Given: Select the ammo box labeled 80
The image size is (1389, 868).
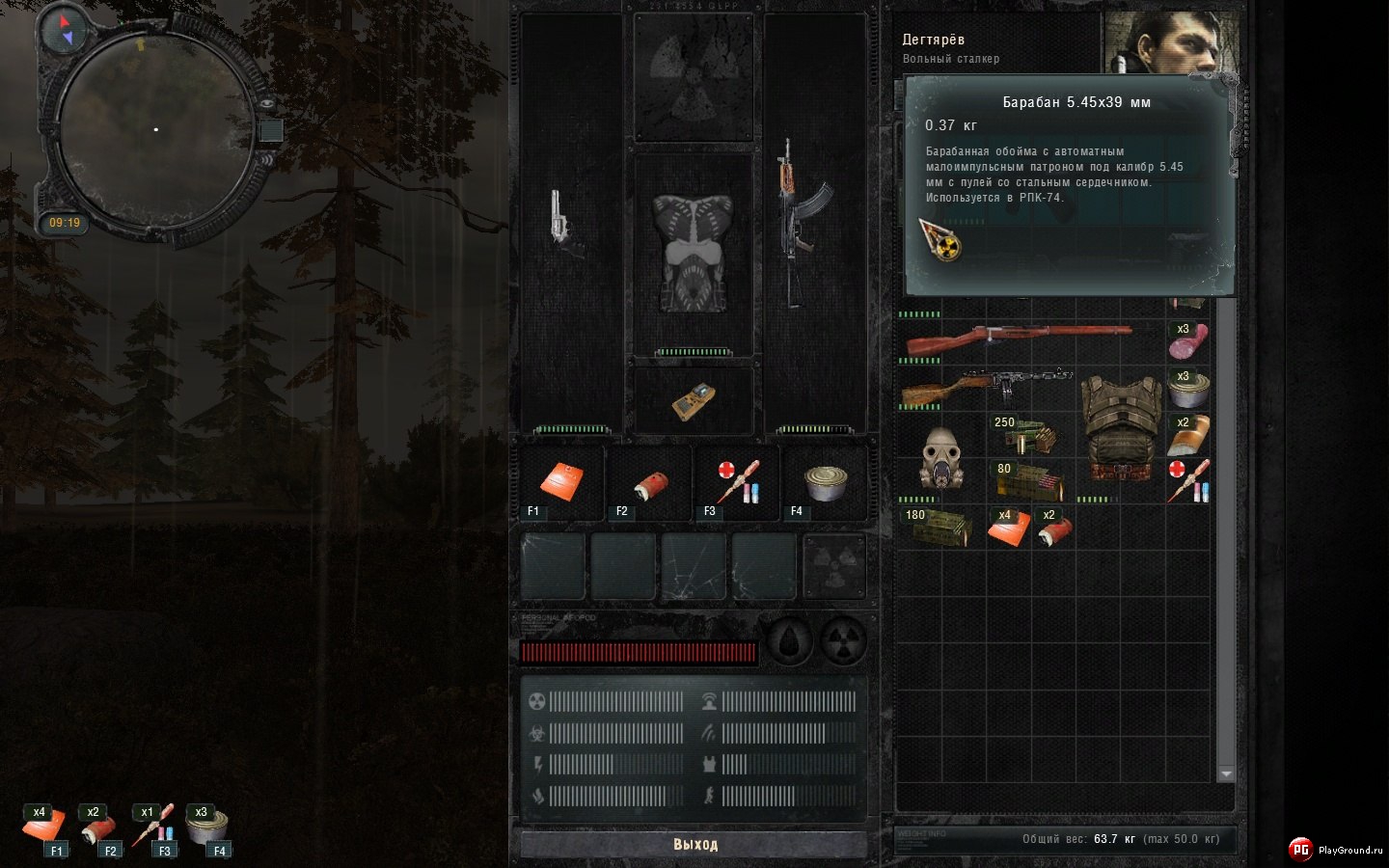Looking at the screenshot, I should coord(1028,481).
